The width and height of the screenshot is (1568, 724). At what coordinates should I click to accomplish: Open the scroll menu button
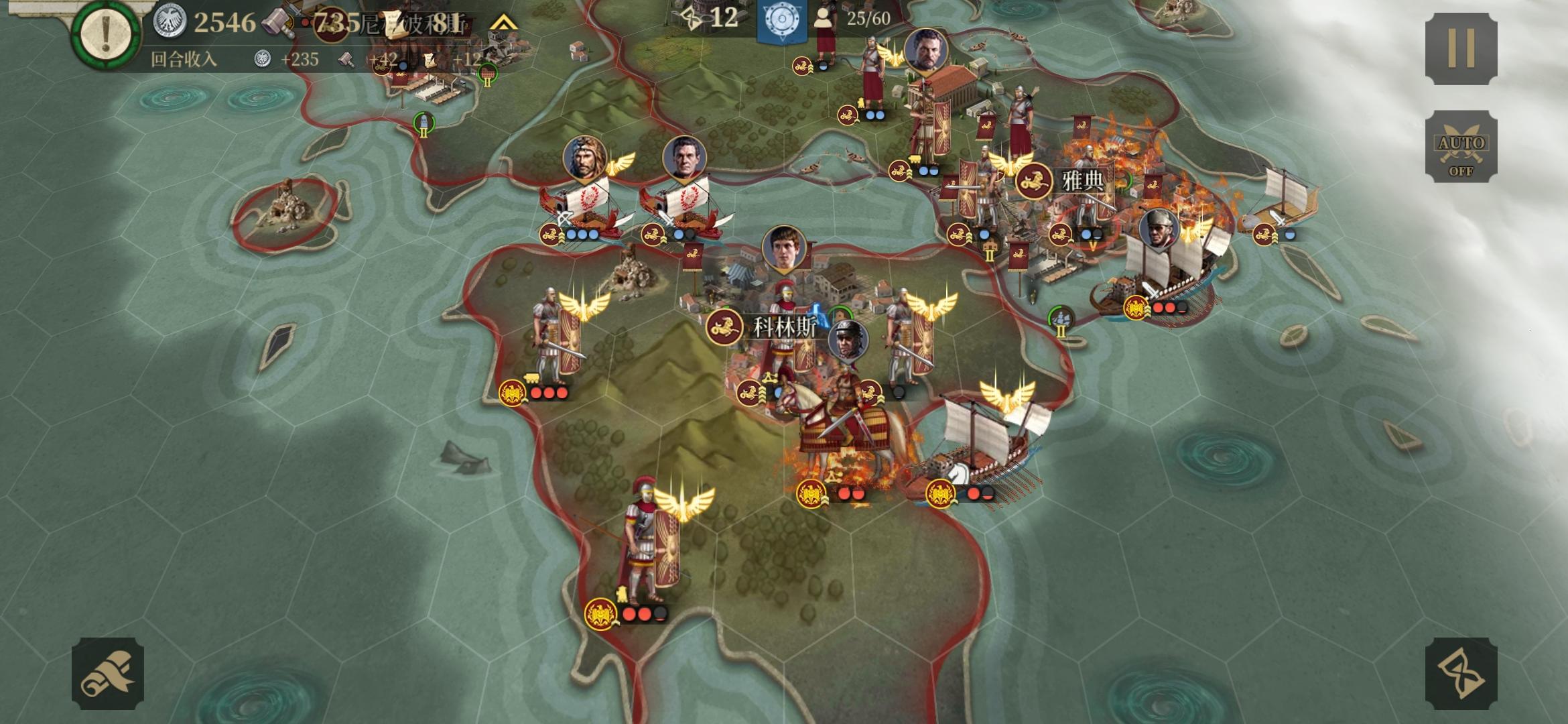coord(108,673)
